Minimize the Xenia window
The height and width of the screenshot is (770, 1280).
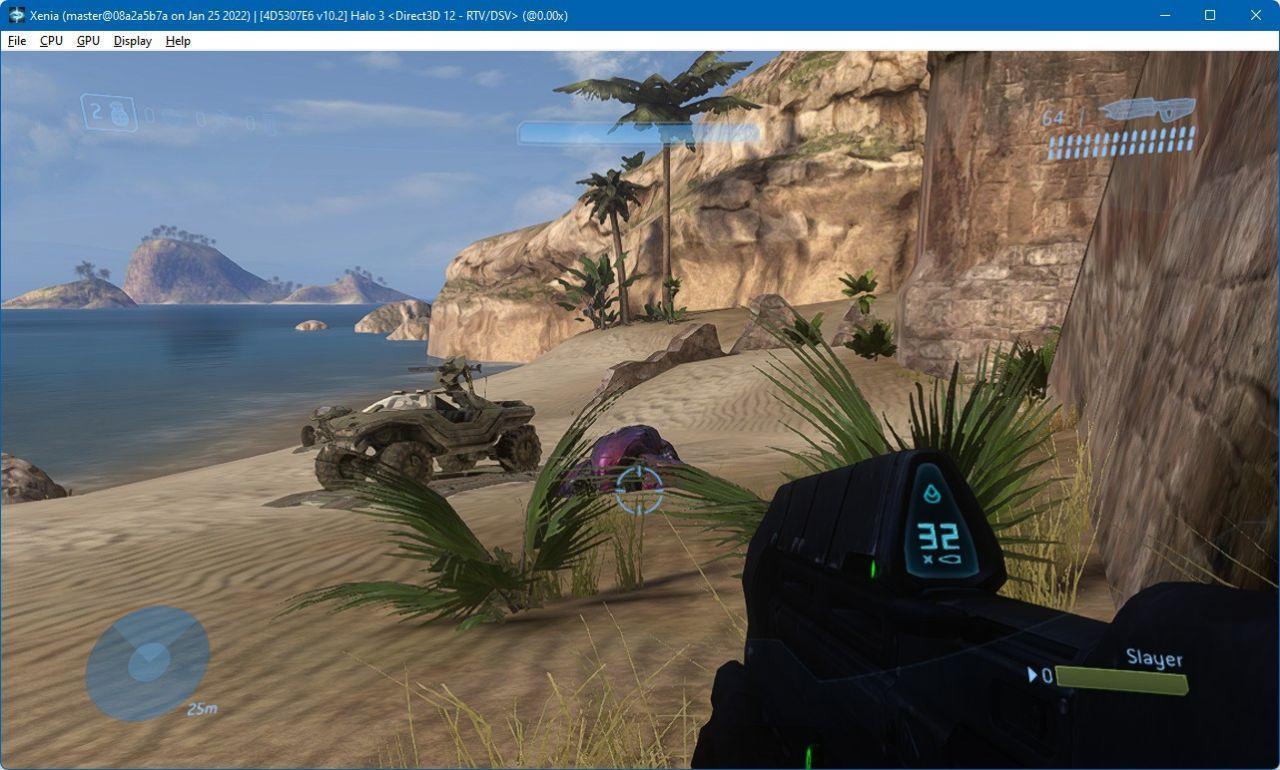click(x=1164, y=15)
